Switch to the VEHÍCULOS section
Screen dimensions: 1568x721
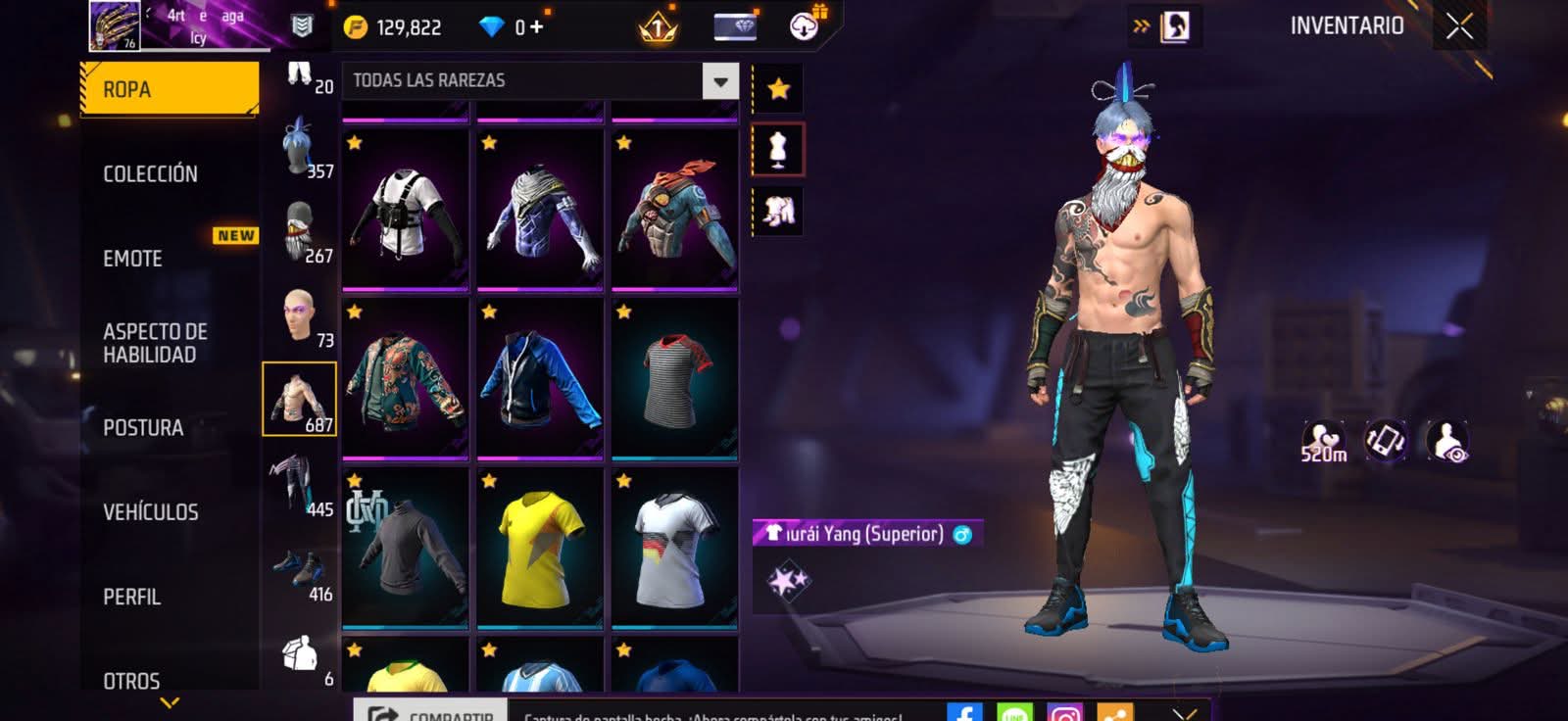(151, 512)
